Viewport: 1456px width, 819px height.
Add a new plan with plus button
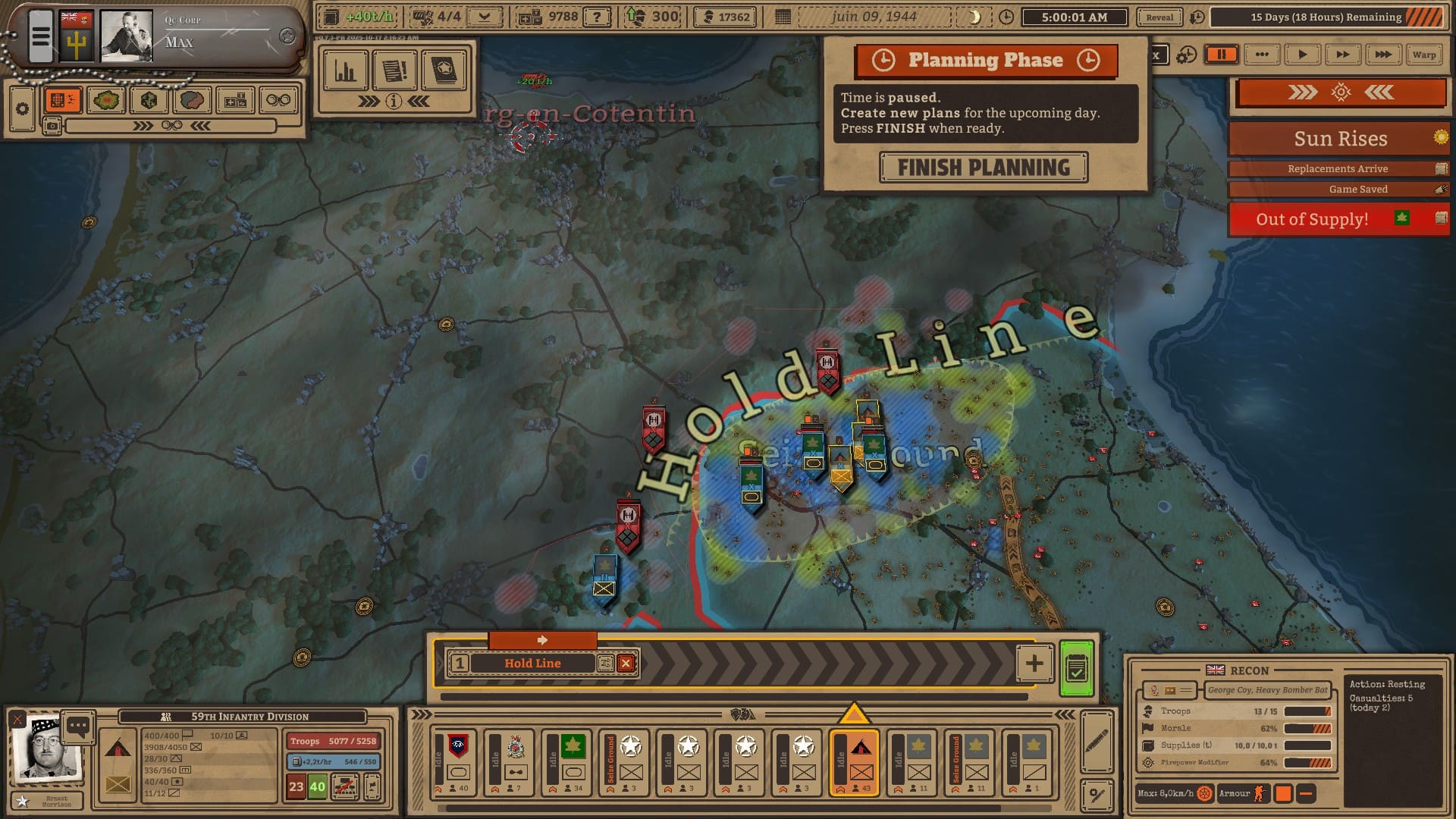[x=1034, y=664]
